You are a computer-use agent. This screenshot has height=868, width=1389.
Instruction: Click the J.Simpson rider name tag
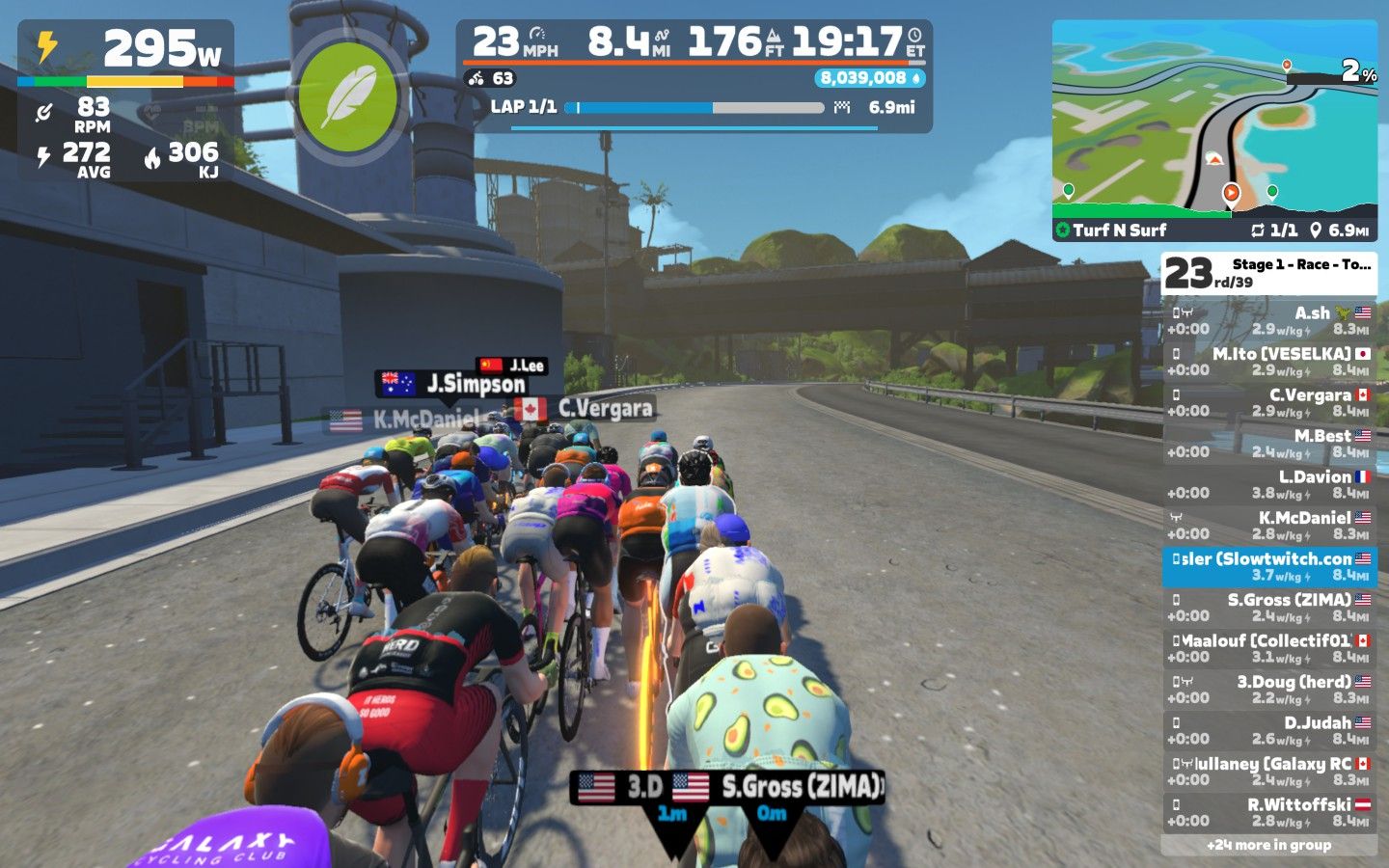[x=451, y=384]
